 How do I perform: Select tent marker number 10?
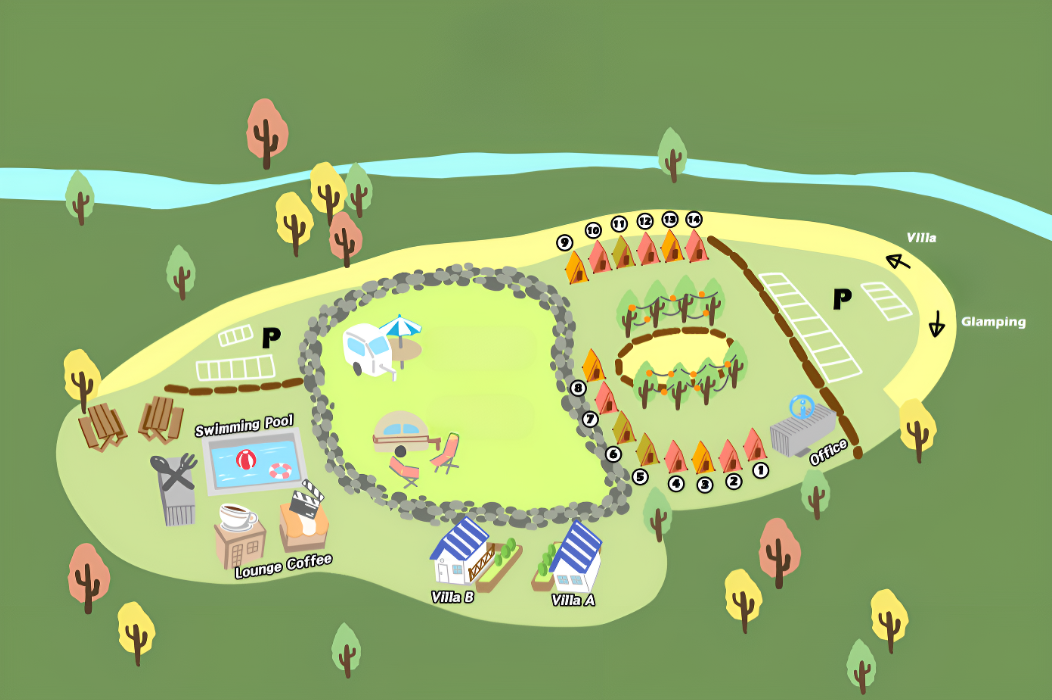point(593,230)
